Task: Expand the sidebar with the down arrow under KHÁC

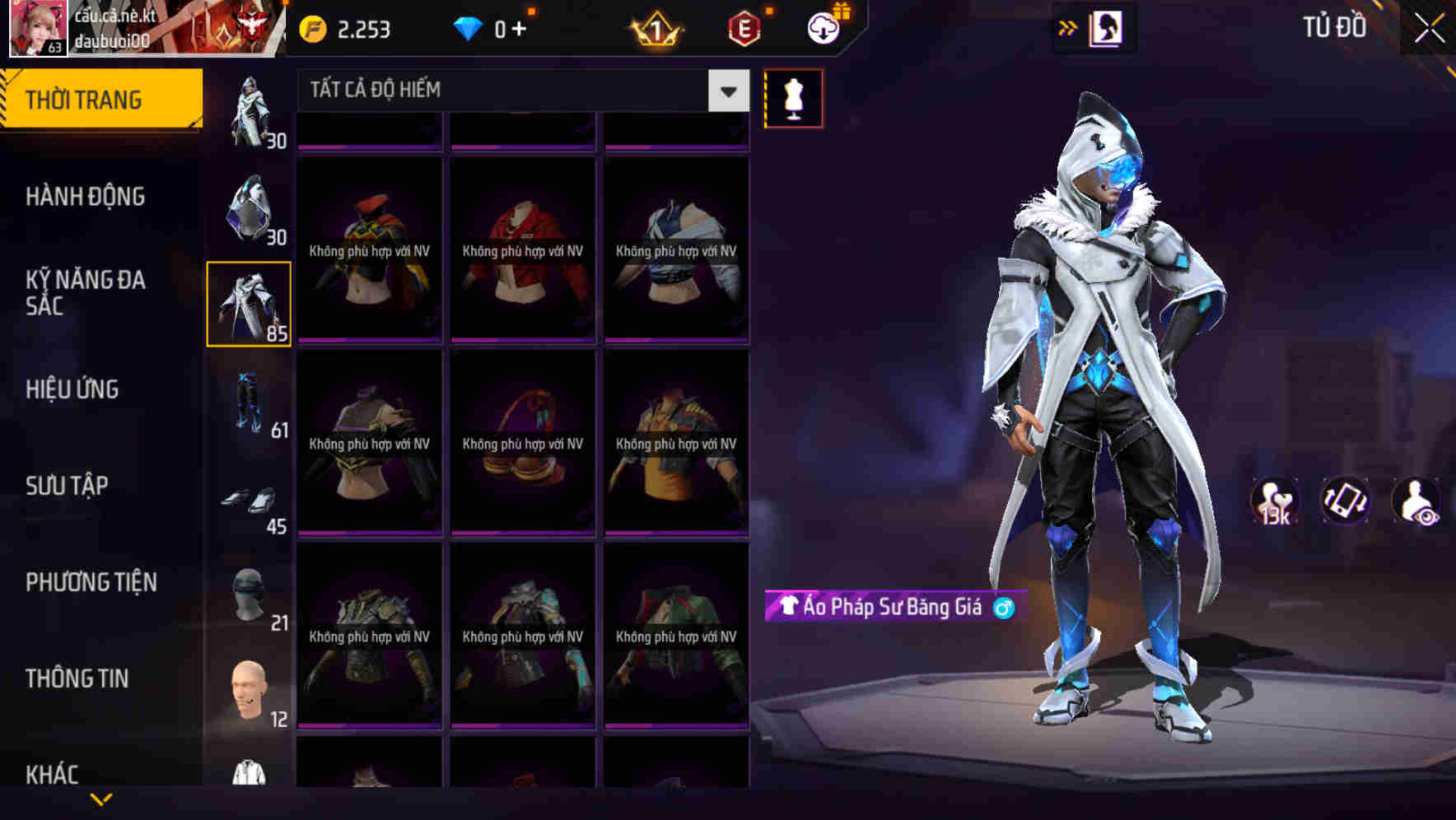Action: pyautogui.click(x=102, y=800)
